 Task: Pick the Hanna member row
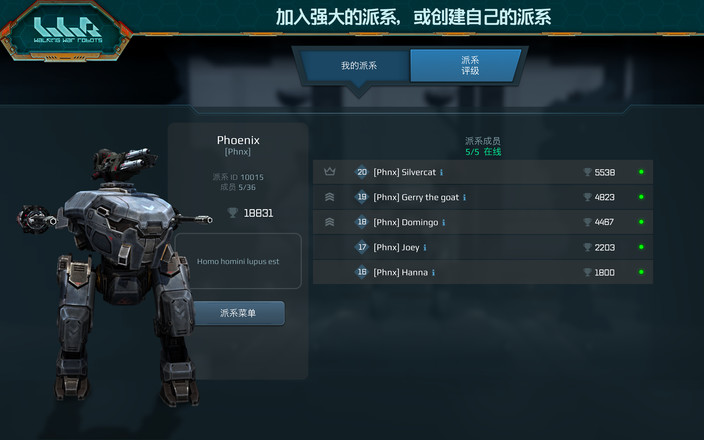click(482, 272)
